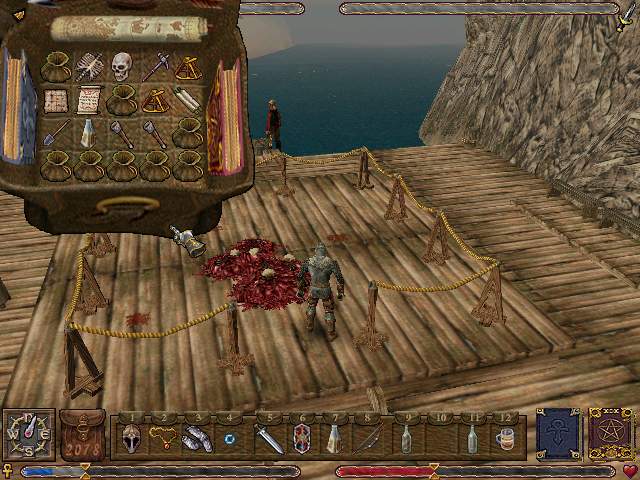Open the pentagram spellbook
Image resolution: width=640 pixels, height=480 pixels.
click(608, 434)
